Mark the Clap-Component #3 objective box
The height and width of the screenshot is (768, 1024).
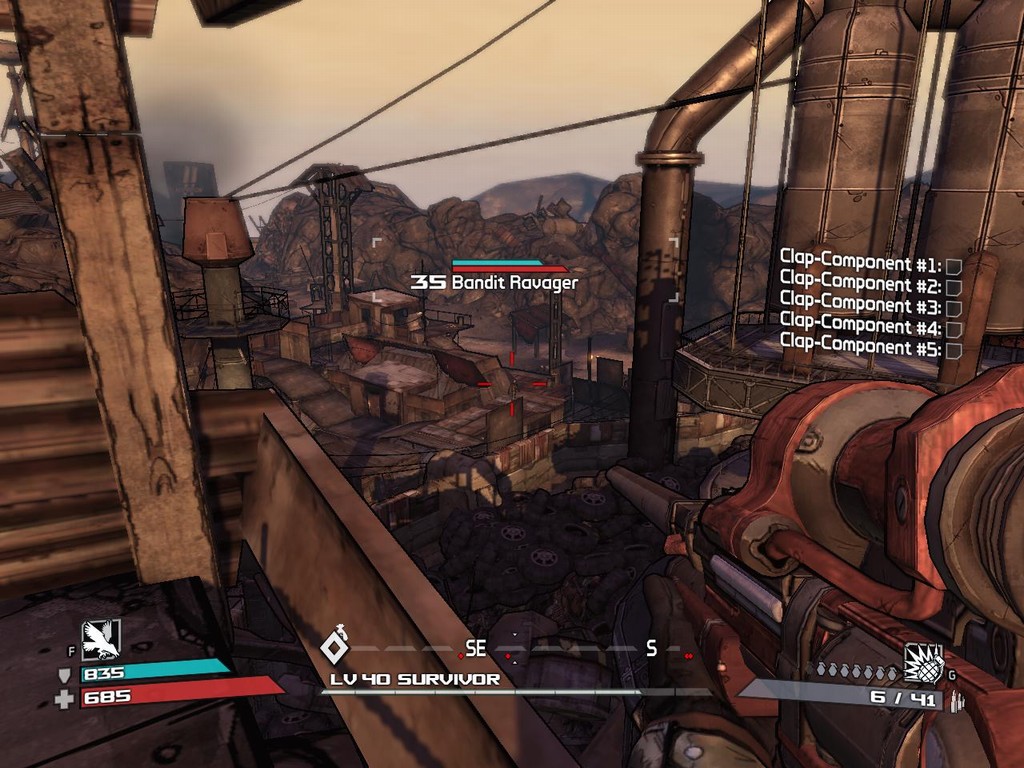(953, 308)
